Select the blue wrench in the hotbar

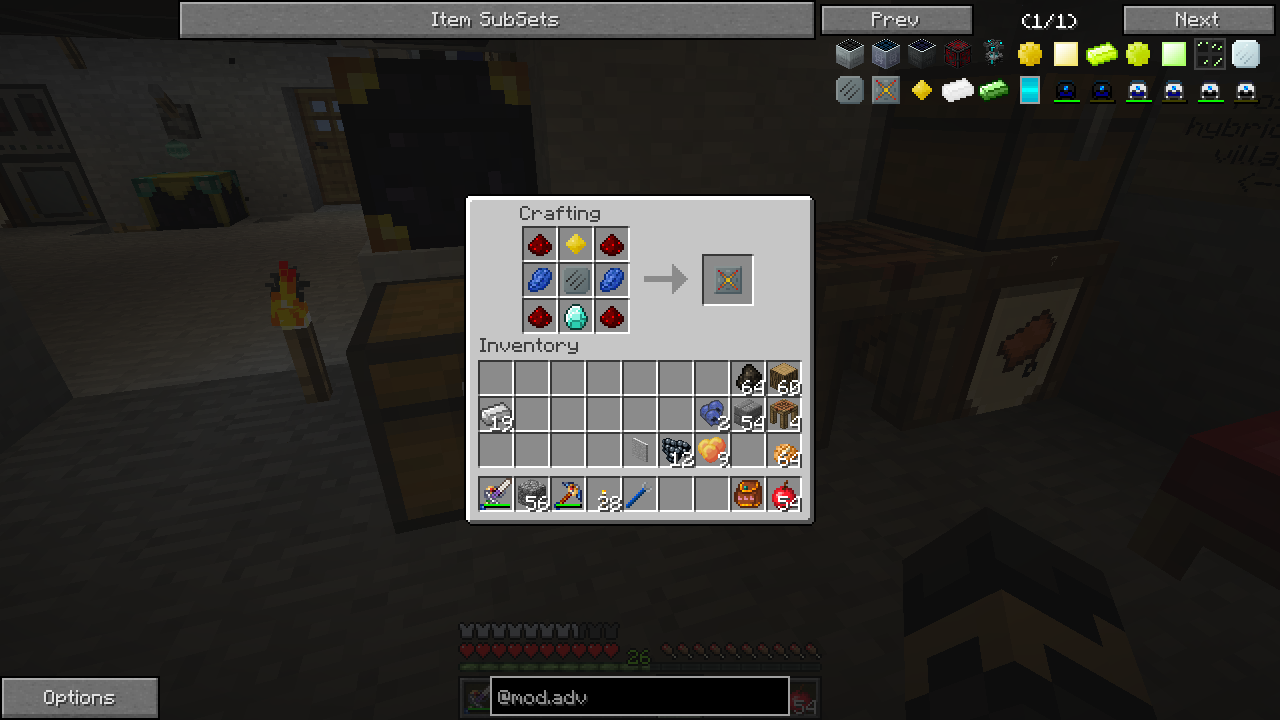click(640, 495)
